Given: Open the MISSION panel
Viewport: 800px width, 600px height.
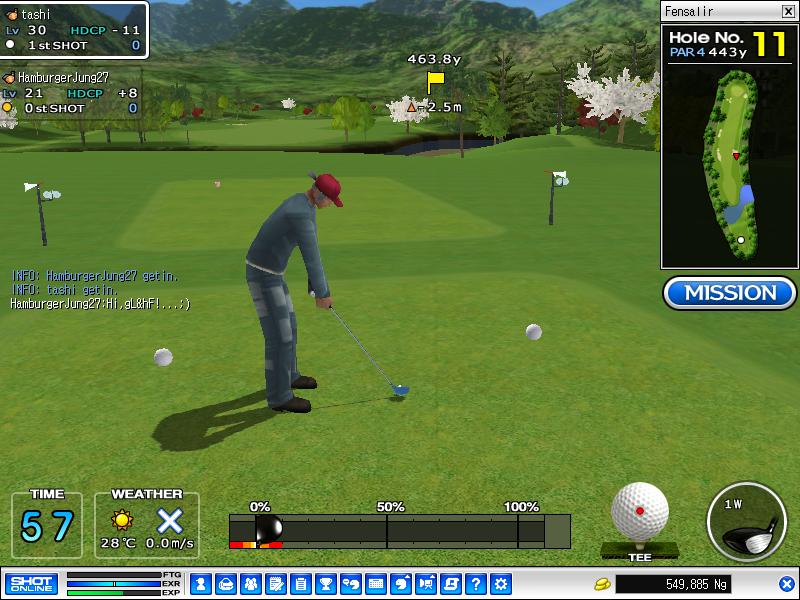Looking at the screenshot, I should tap(729, 293).
